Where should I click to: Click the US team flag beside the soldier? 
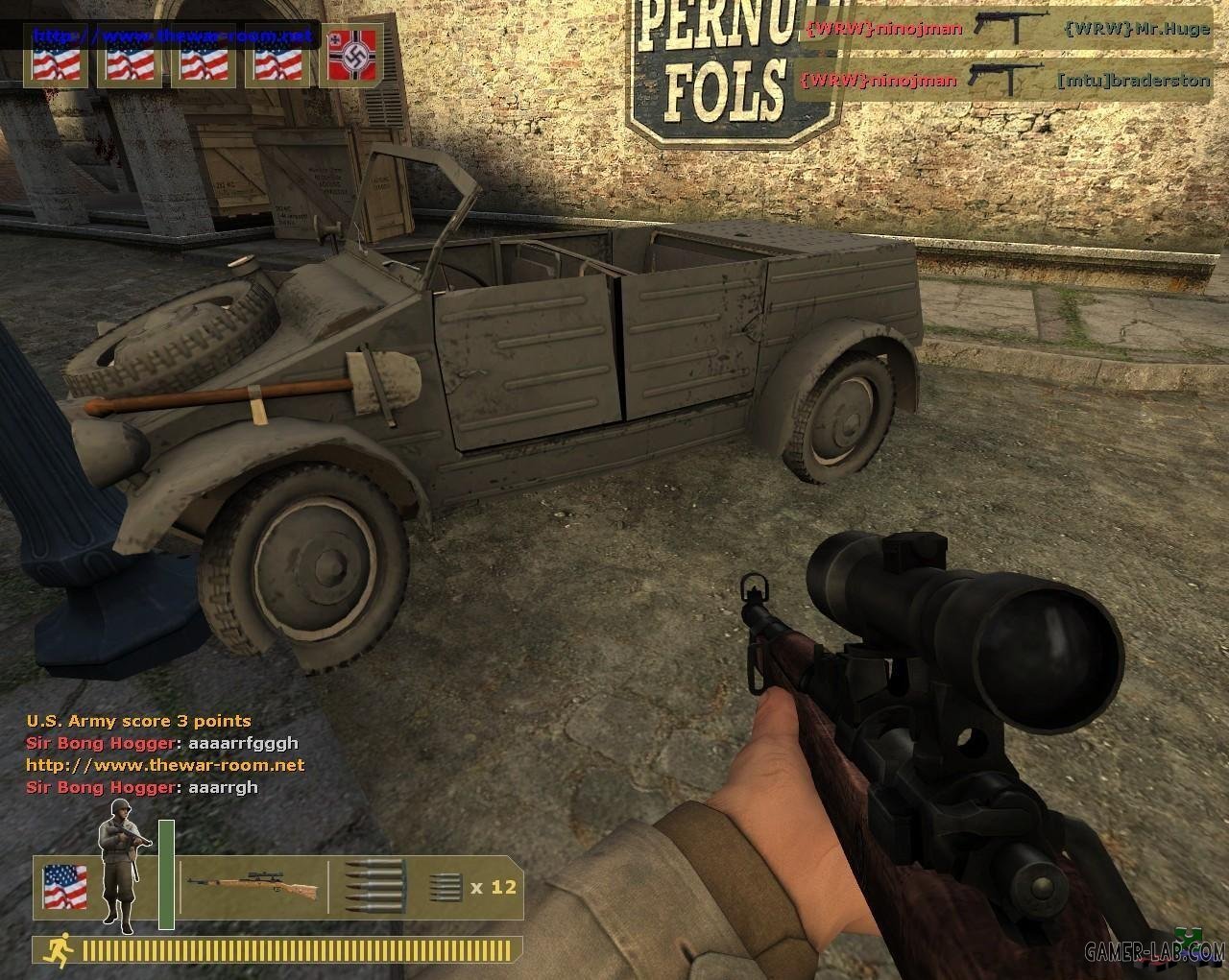click(x=64, y=887)
